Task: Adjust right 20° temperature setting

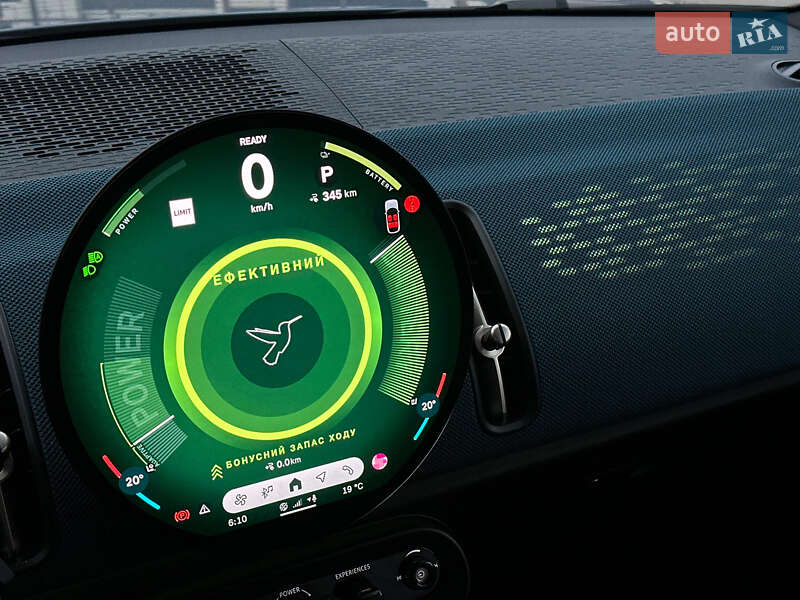Action: pos(428,405)
